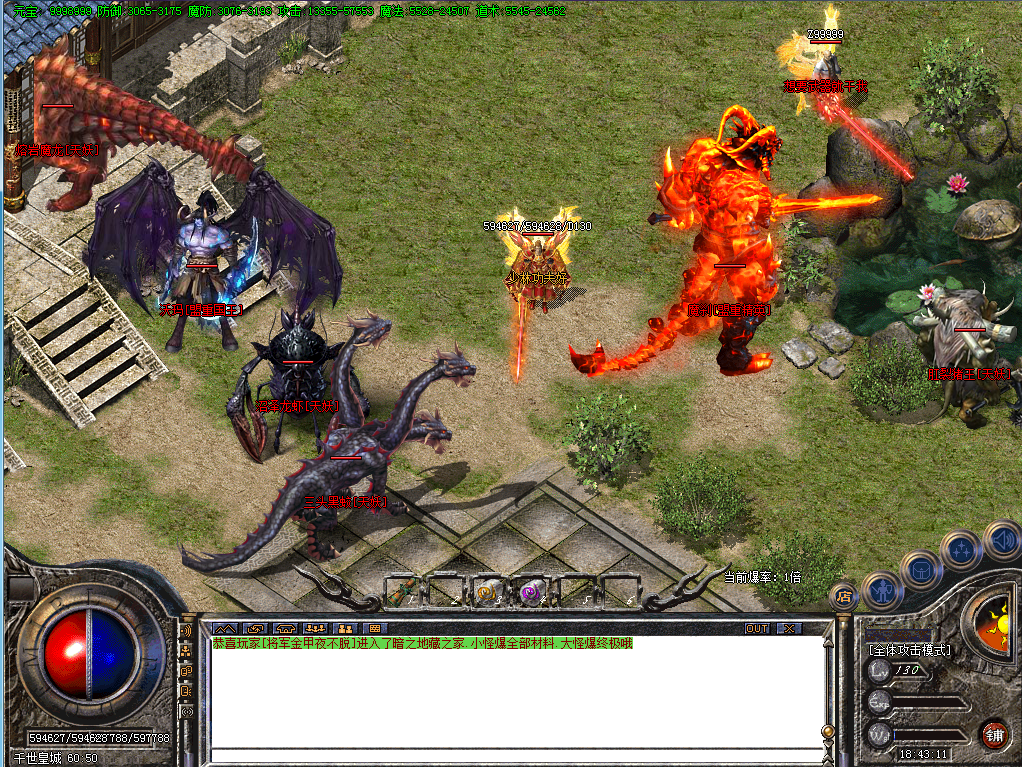Image resolution: width=1022 pixels, height=767 pixels.
Task: Switch the 全体攻击模式 attack mode label
Action: coord(909,650)
